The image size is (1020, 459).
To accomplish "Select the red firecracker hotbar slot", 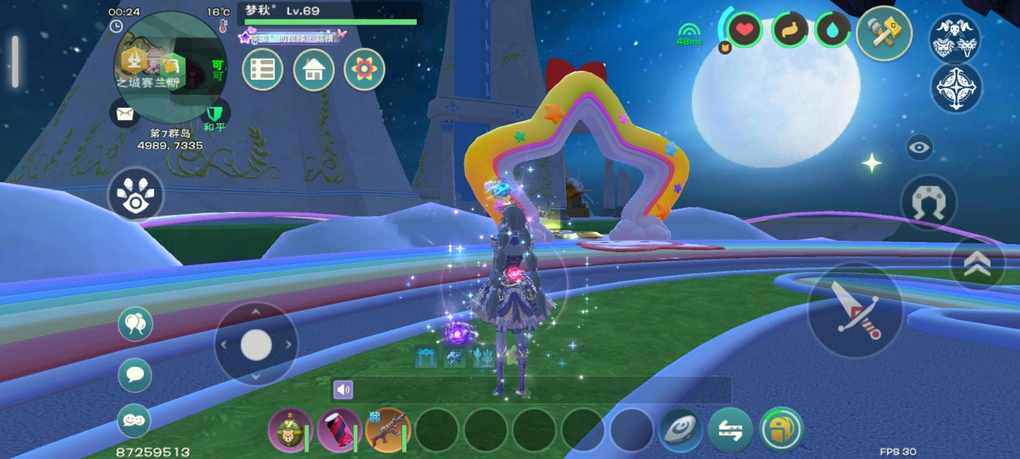I will 339,430.
